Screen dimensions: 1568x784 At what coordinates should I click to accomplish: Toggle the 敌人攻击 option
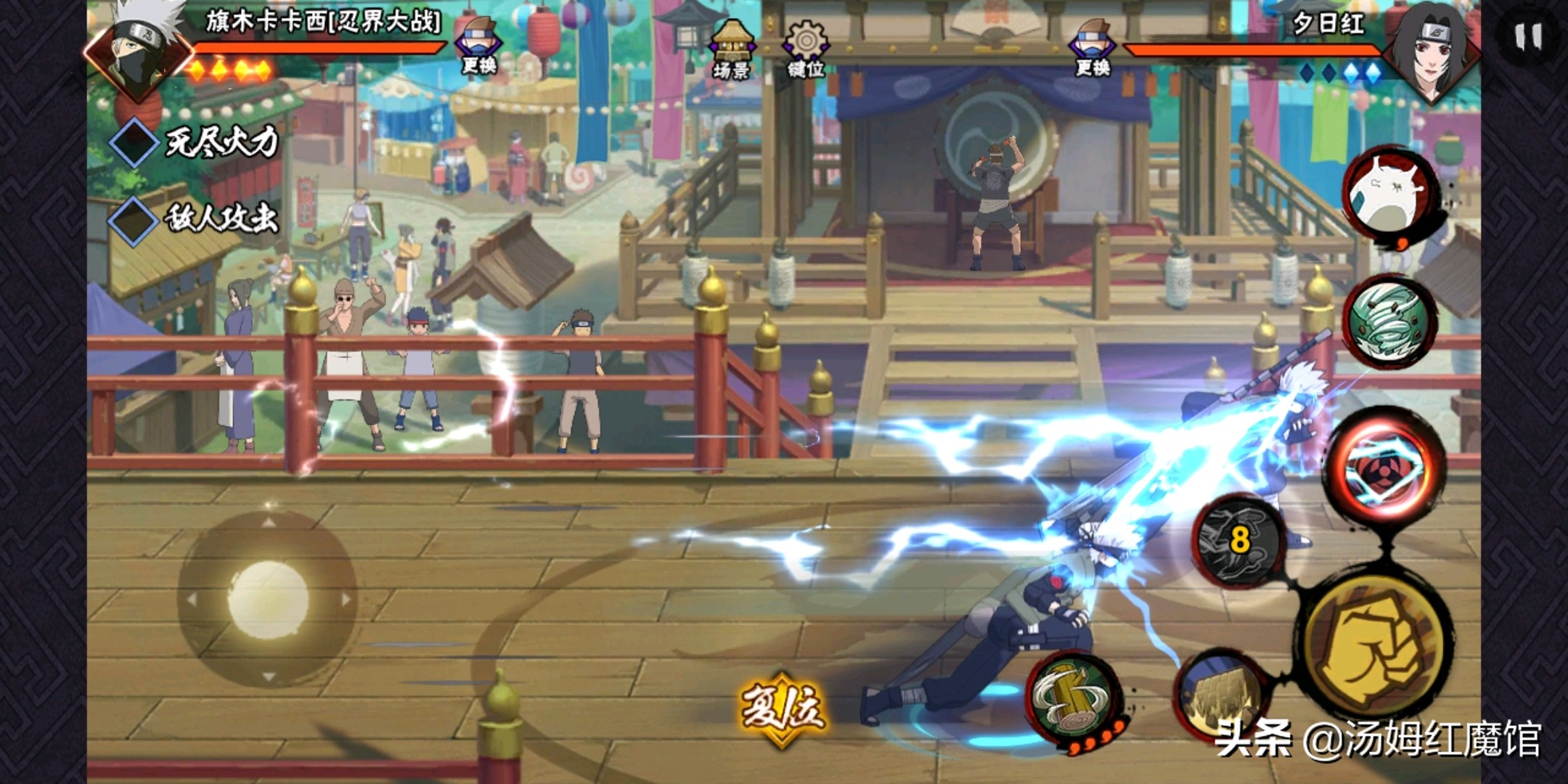click(x=134, y=219)
